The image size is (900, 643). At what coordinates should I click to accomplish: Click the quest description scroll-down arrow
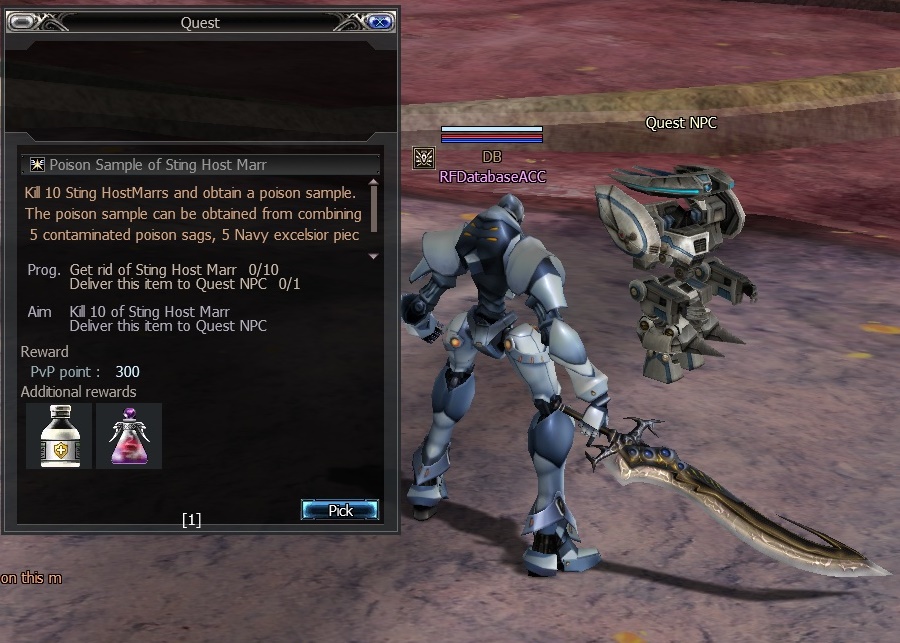374,256
